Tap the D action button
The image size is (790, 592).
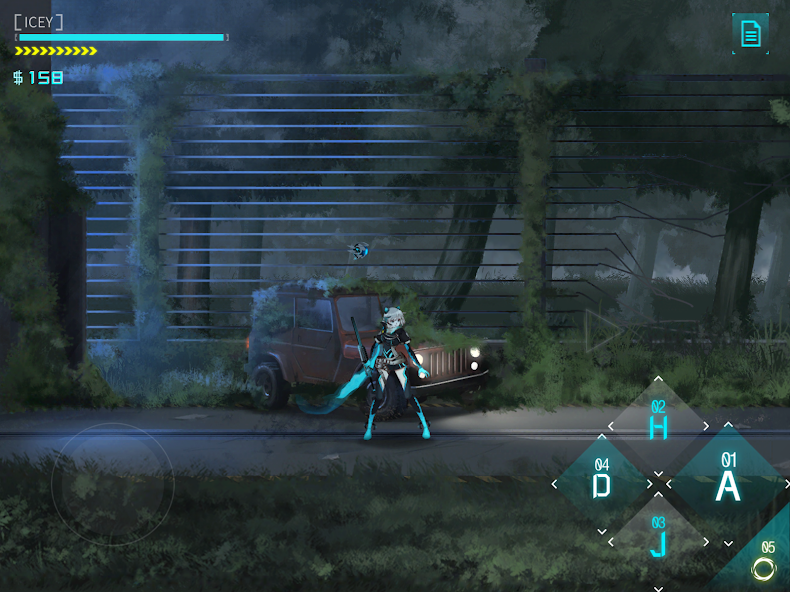click(601, 484)
